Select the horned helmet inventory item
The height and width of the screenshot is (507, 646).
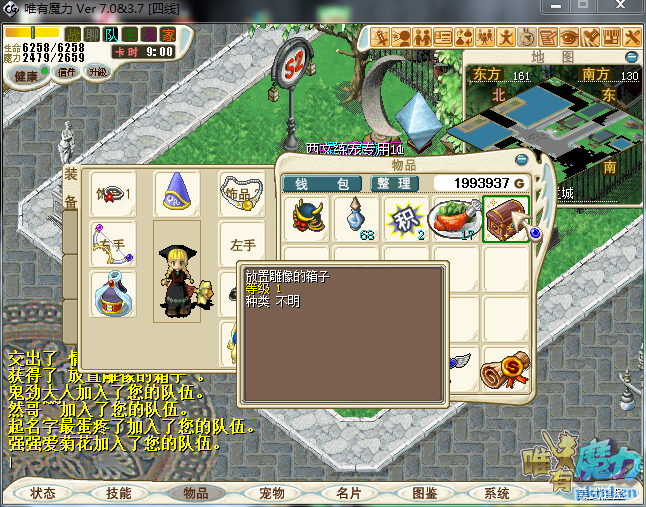tap(308, 217)
